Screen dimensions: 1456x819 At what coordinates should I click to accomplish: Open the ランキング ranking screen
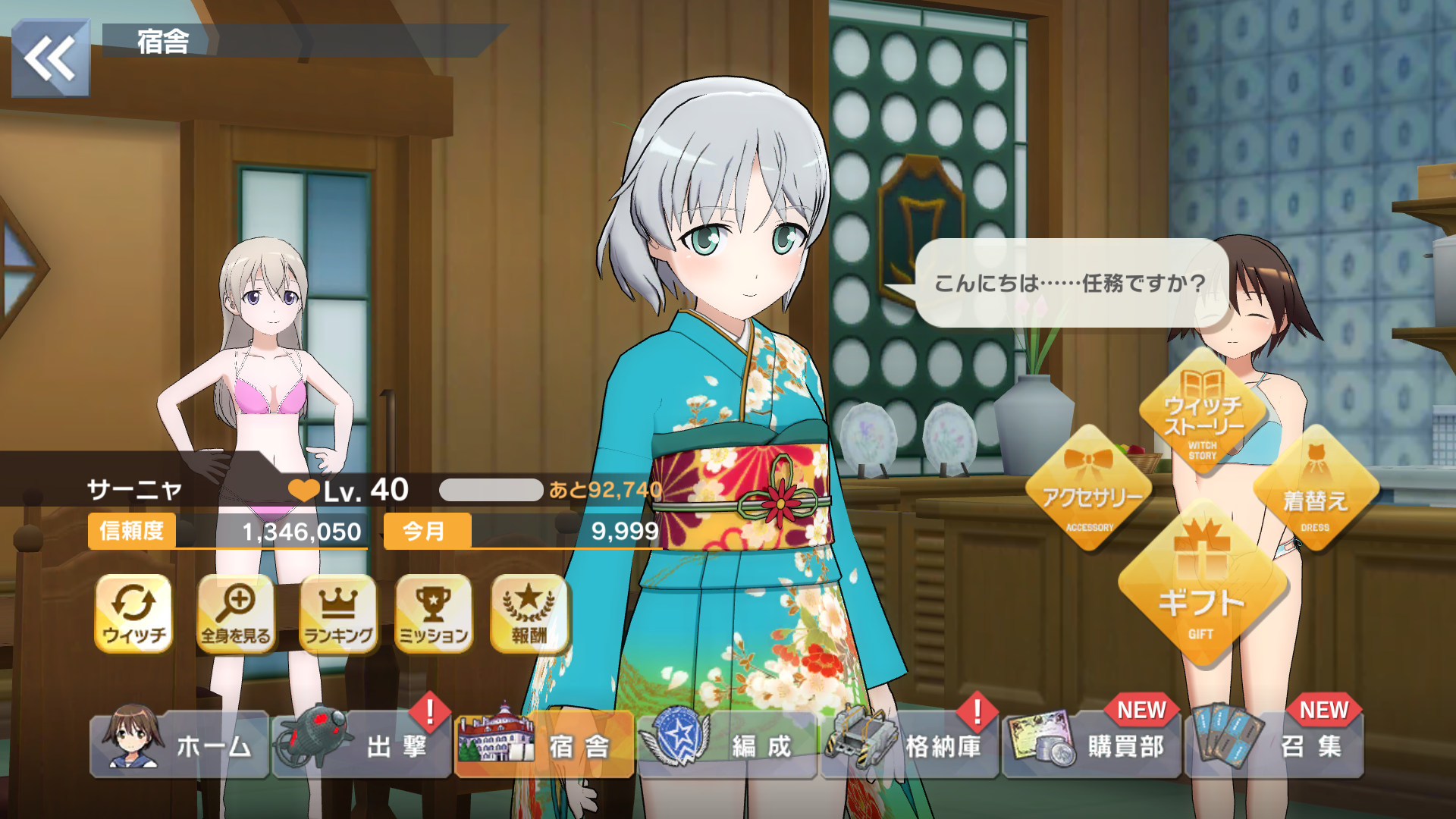[x=338, y=613]
